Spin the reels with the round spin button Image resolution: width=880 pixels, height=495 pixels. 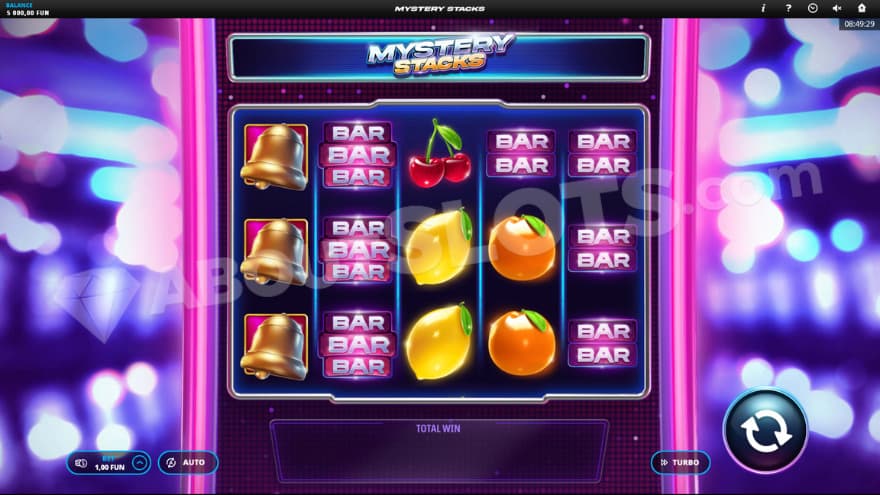[765, 431]
